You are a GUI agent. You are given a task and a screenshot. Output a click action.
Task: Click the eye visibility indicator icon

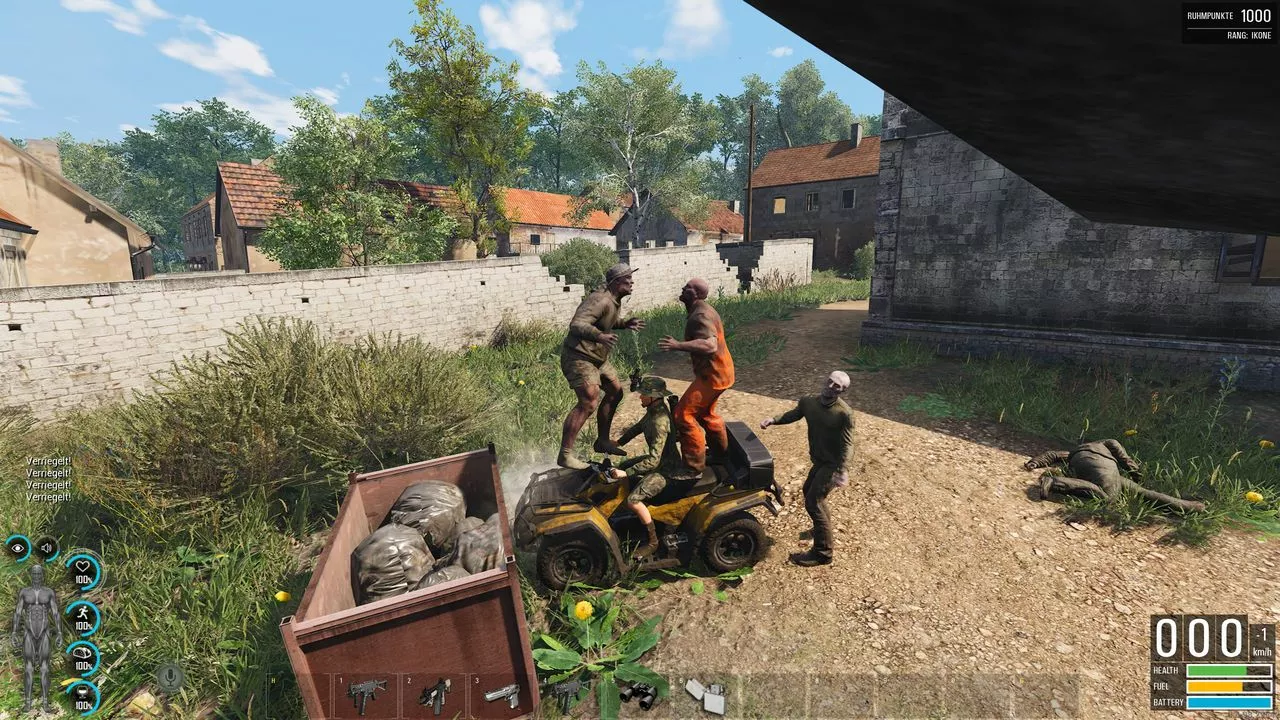coord(18,547)
